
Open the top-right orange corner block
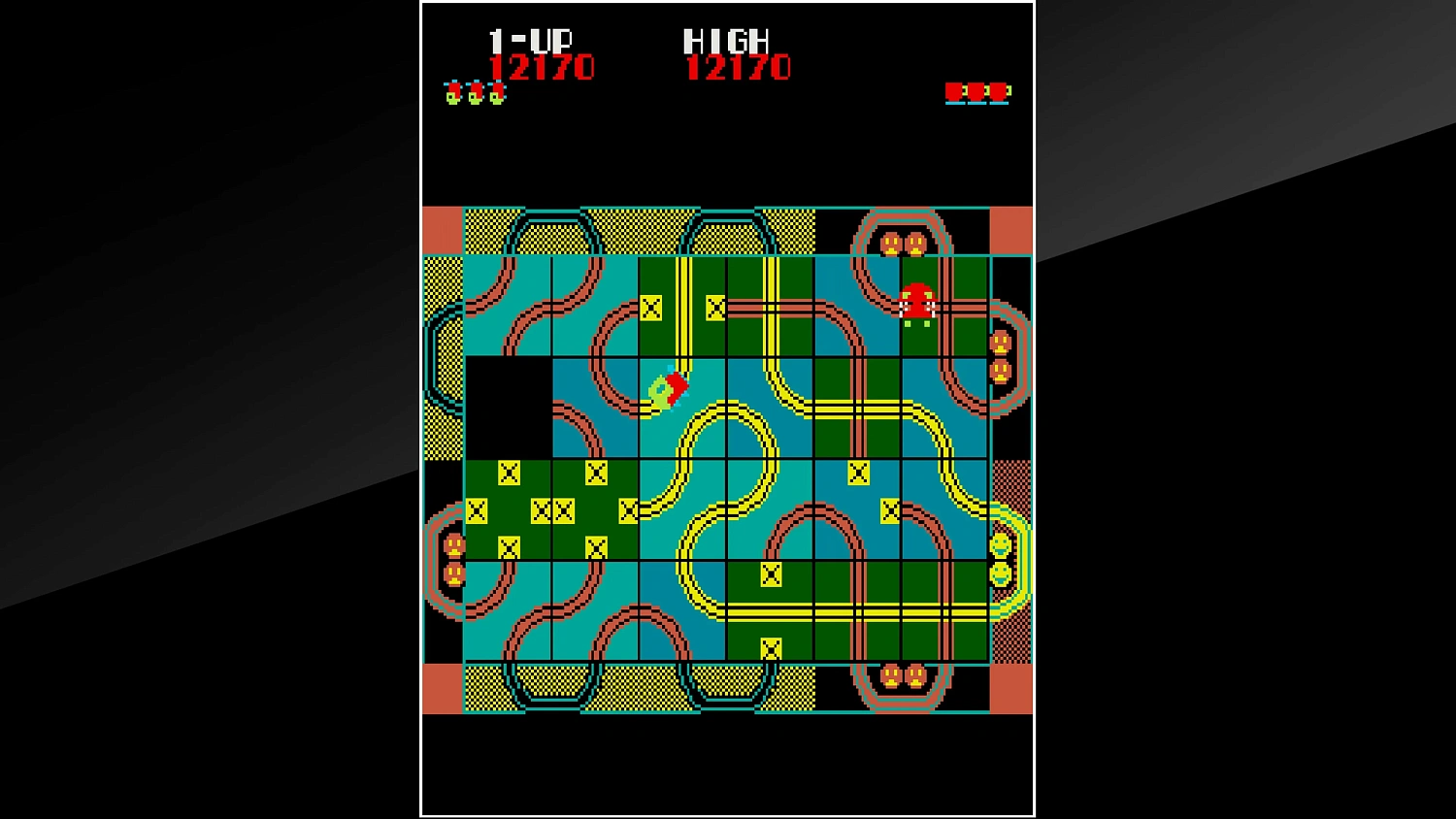tap(1011, 228)
